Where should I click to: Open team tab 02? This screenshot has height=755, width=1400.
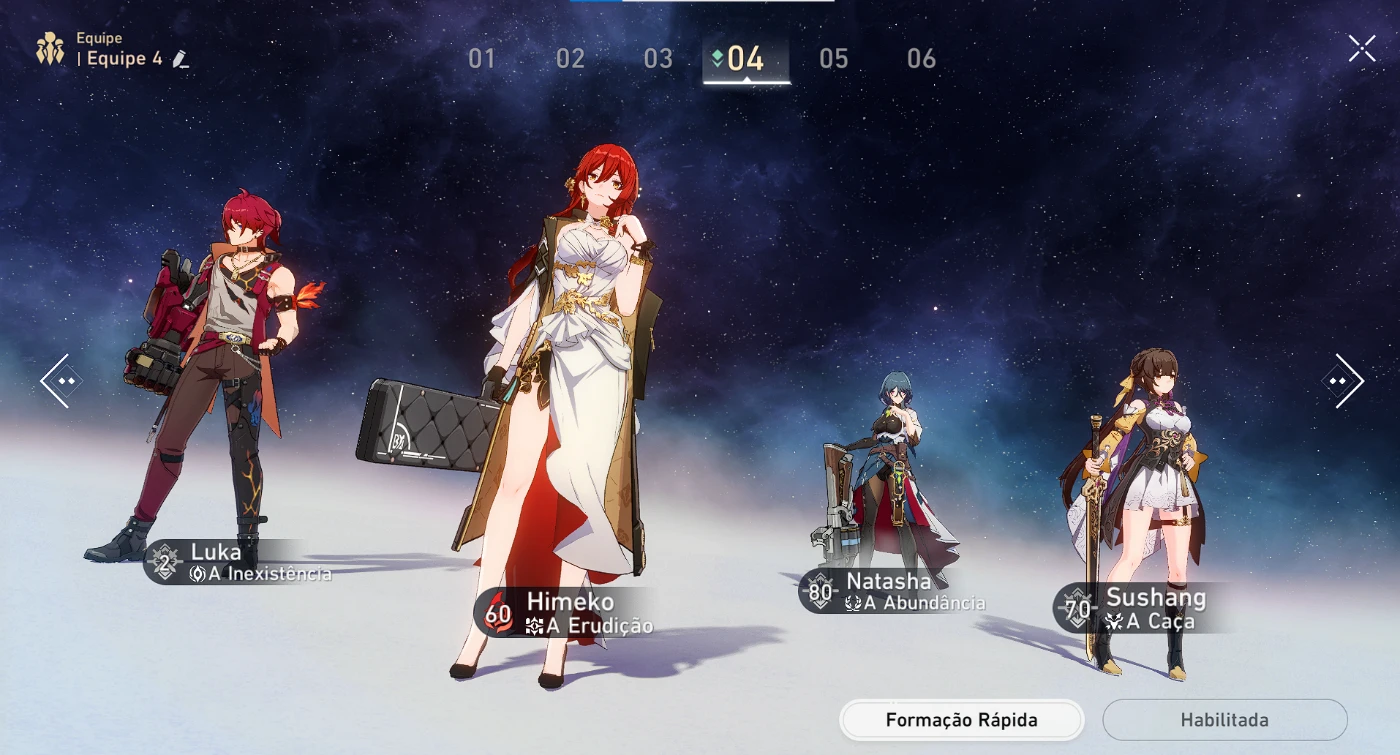570,59
